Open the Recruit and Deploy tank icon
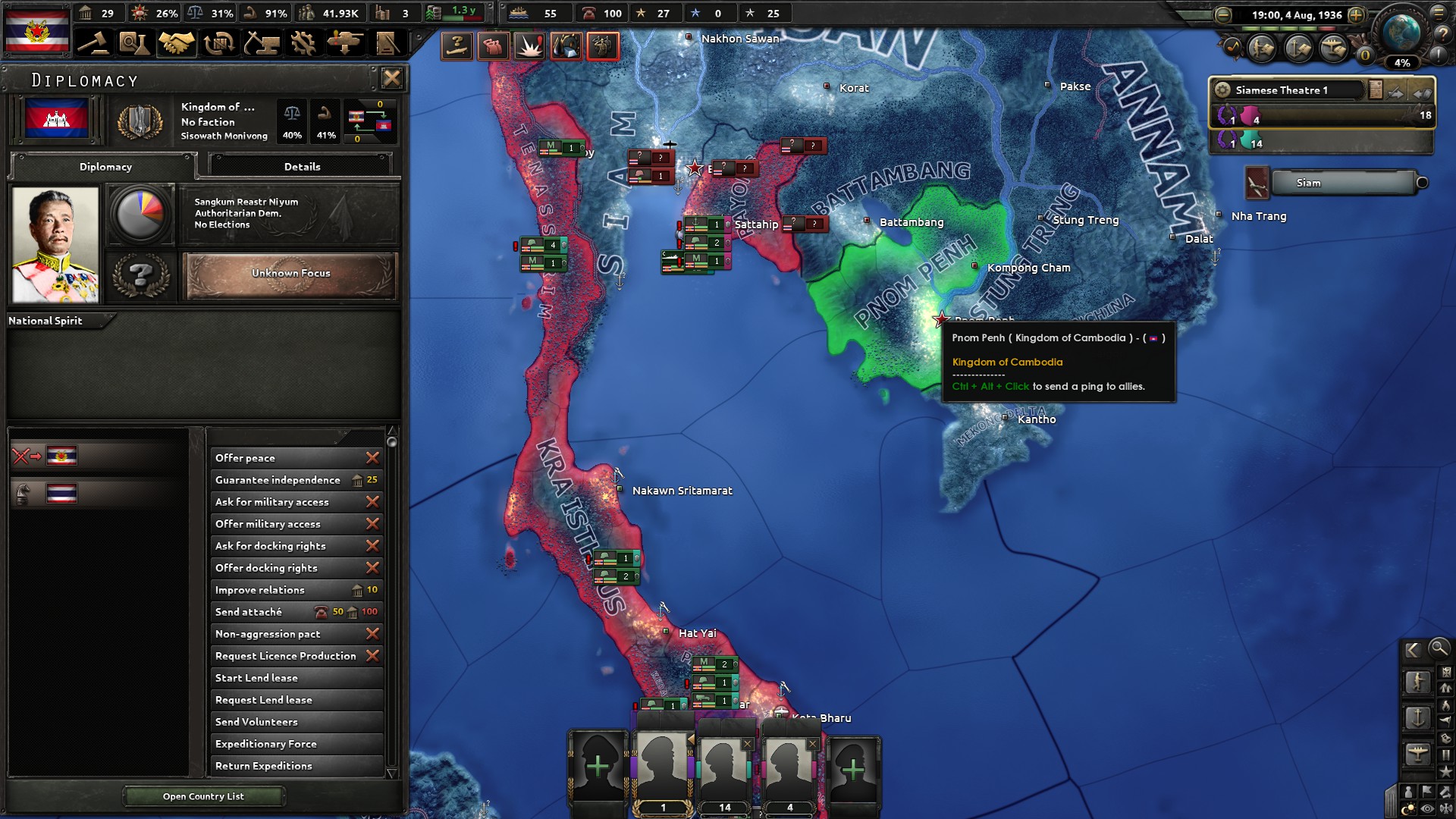The width and height of the screenshot is (1456, 819). click(346, 43)
